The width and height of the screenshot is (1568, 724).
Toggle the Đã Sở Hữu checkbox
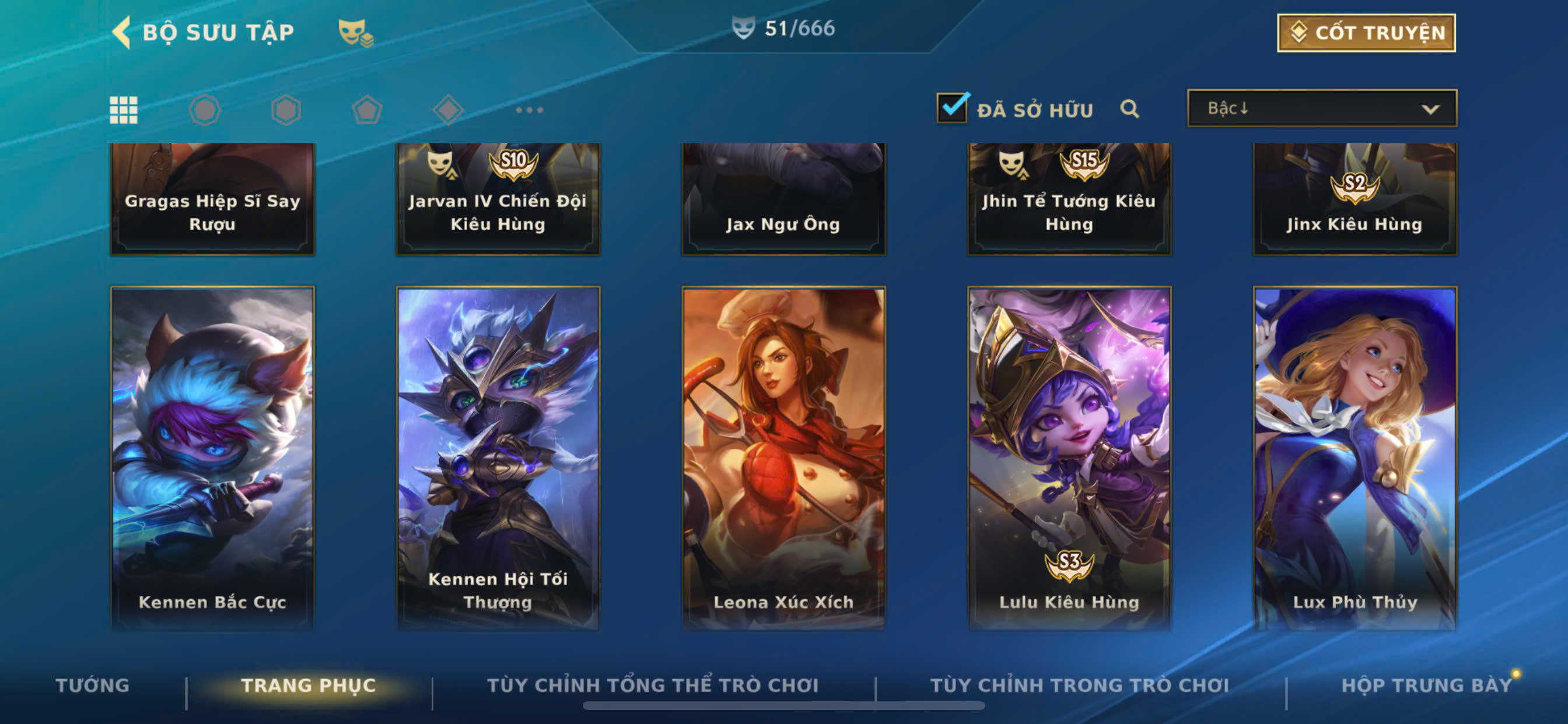click(x=951, y=108)
